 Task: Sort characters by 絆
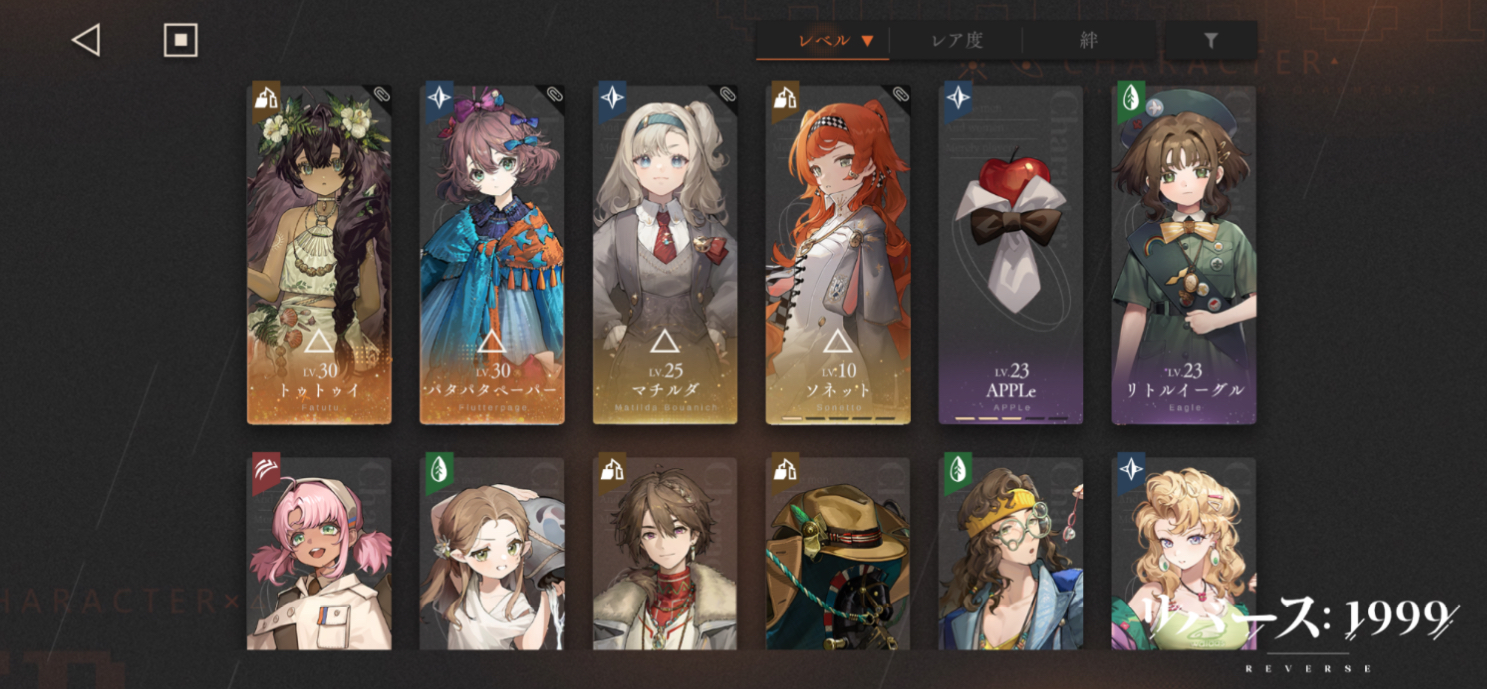1089,41
